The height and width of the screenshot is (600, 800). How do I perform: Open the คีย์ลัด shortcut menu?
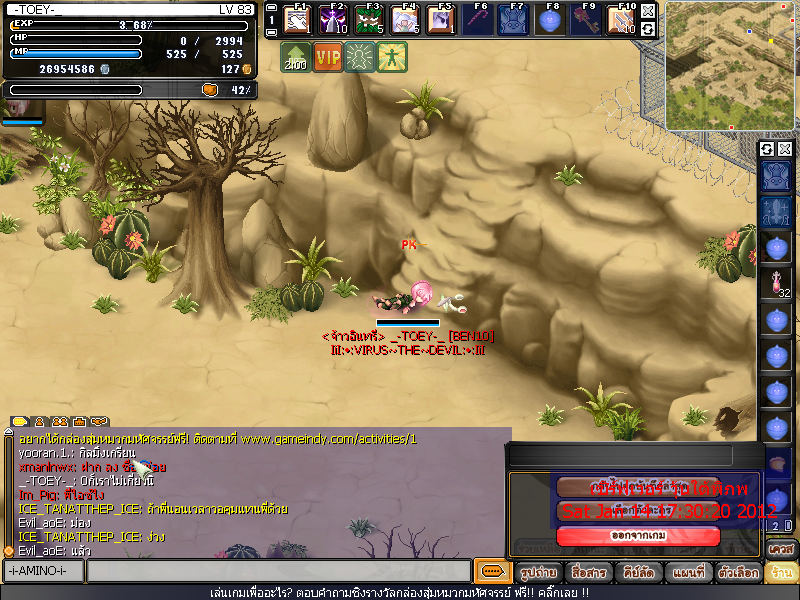pyautogui.click(x=638, y=573)
